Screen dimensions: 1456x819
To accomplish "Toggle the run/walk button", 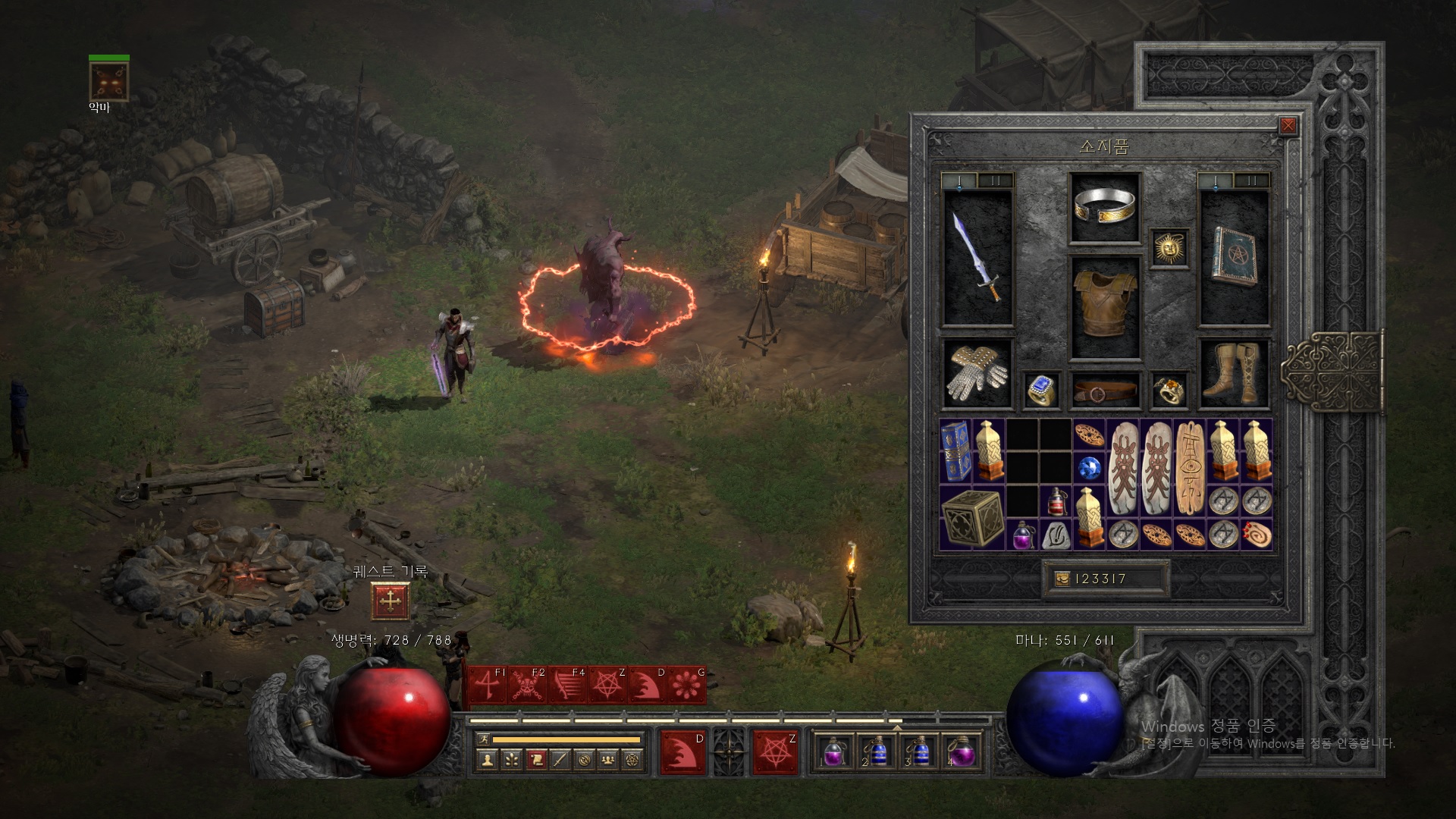I will coord(483,739).
